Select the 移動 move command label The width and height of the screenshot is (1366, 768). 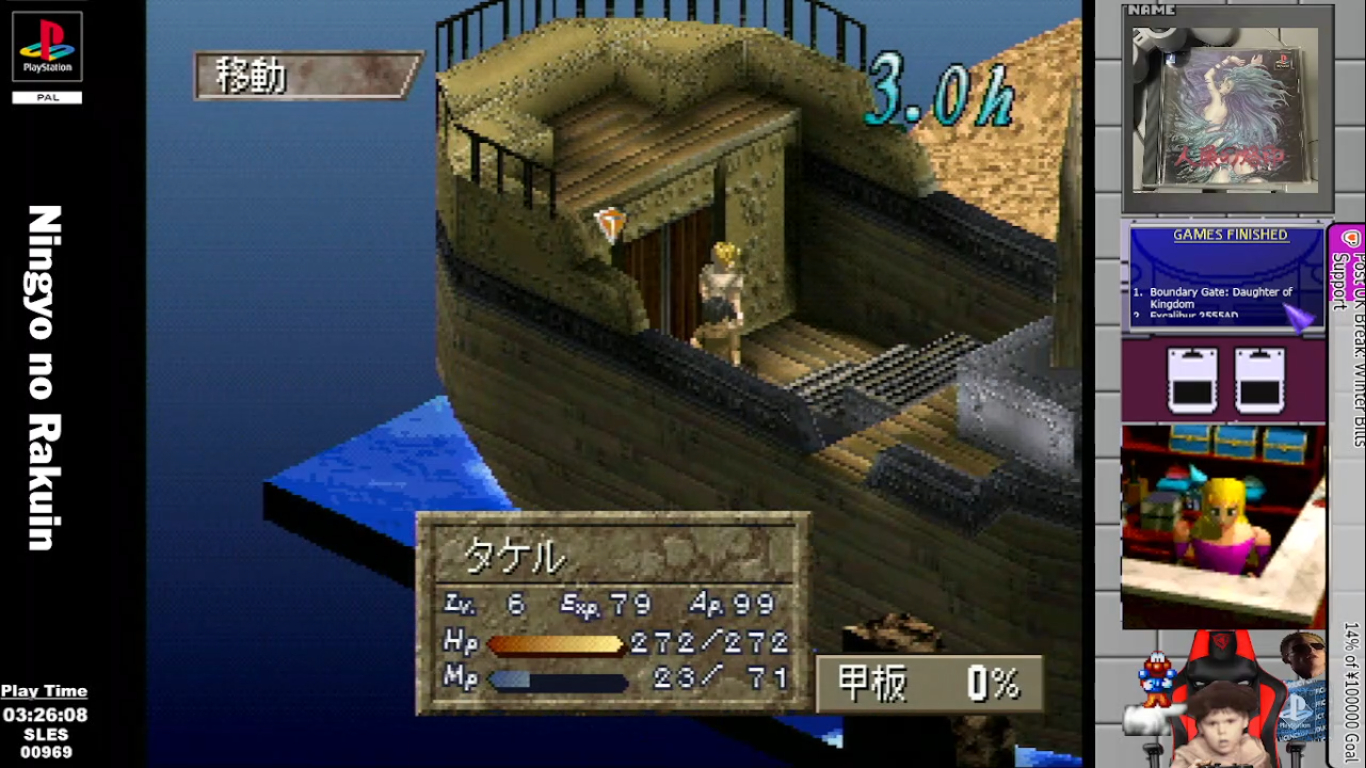click(x=306, y=76)
